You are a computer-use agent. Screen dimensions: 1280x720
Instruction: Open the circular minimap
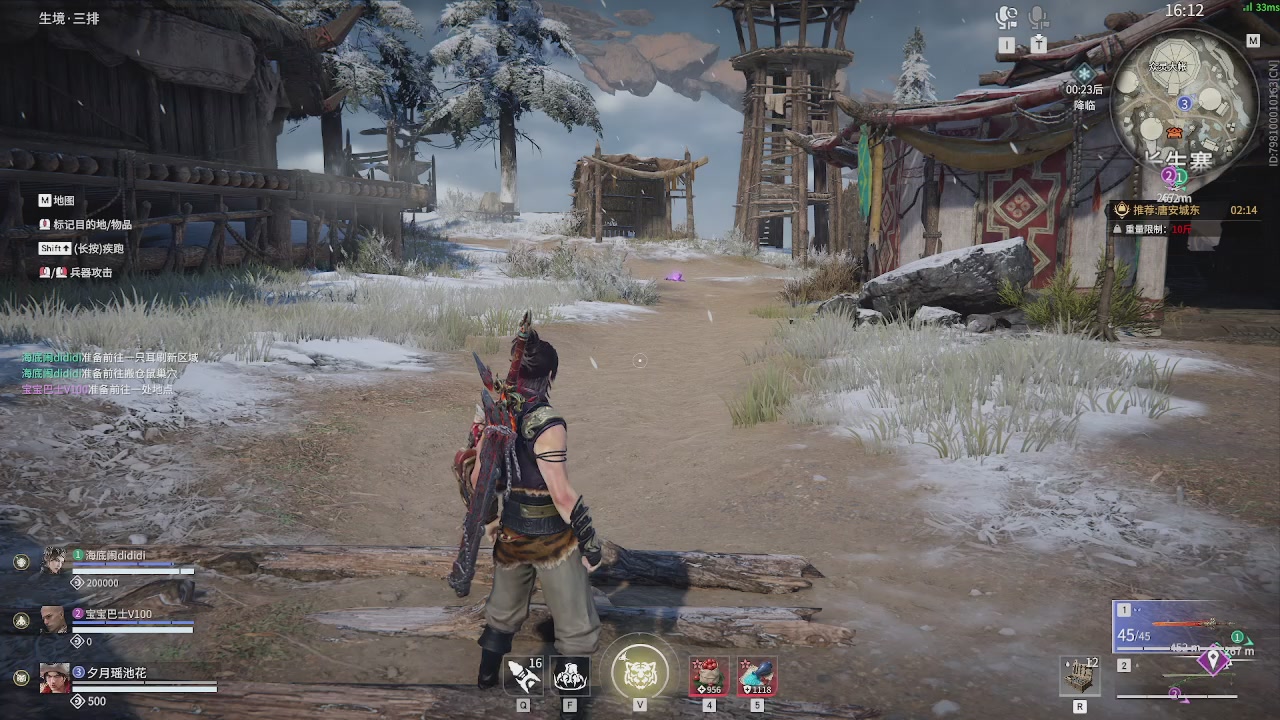click(x=1185, y=98)
